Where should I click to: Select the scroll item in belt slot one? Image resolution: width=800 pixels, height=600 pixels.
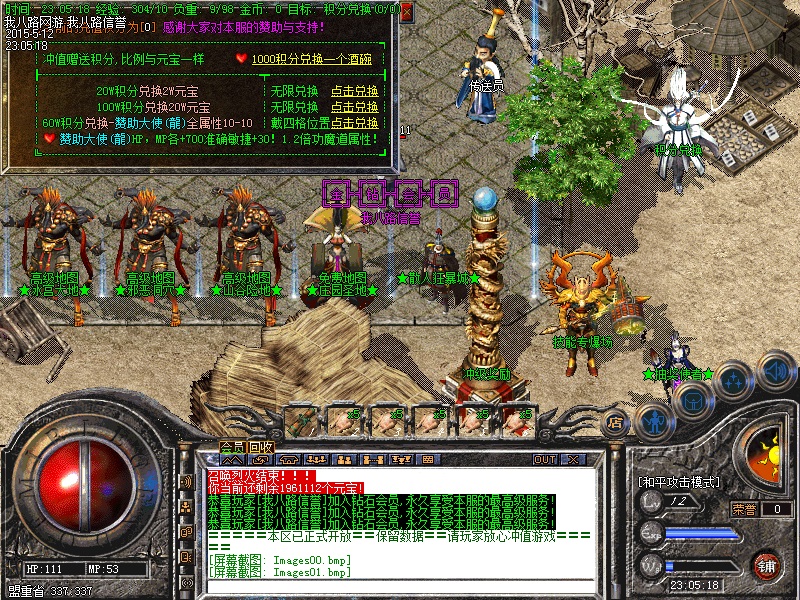point(301,418)
